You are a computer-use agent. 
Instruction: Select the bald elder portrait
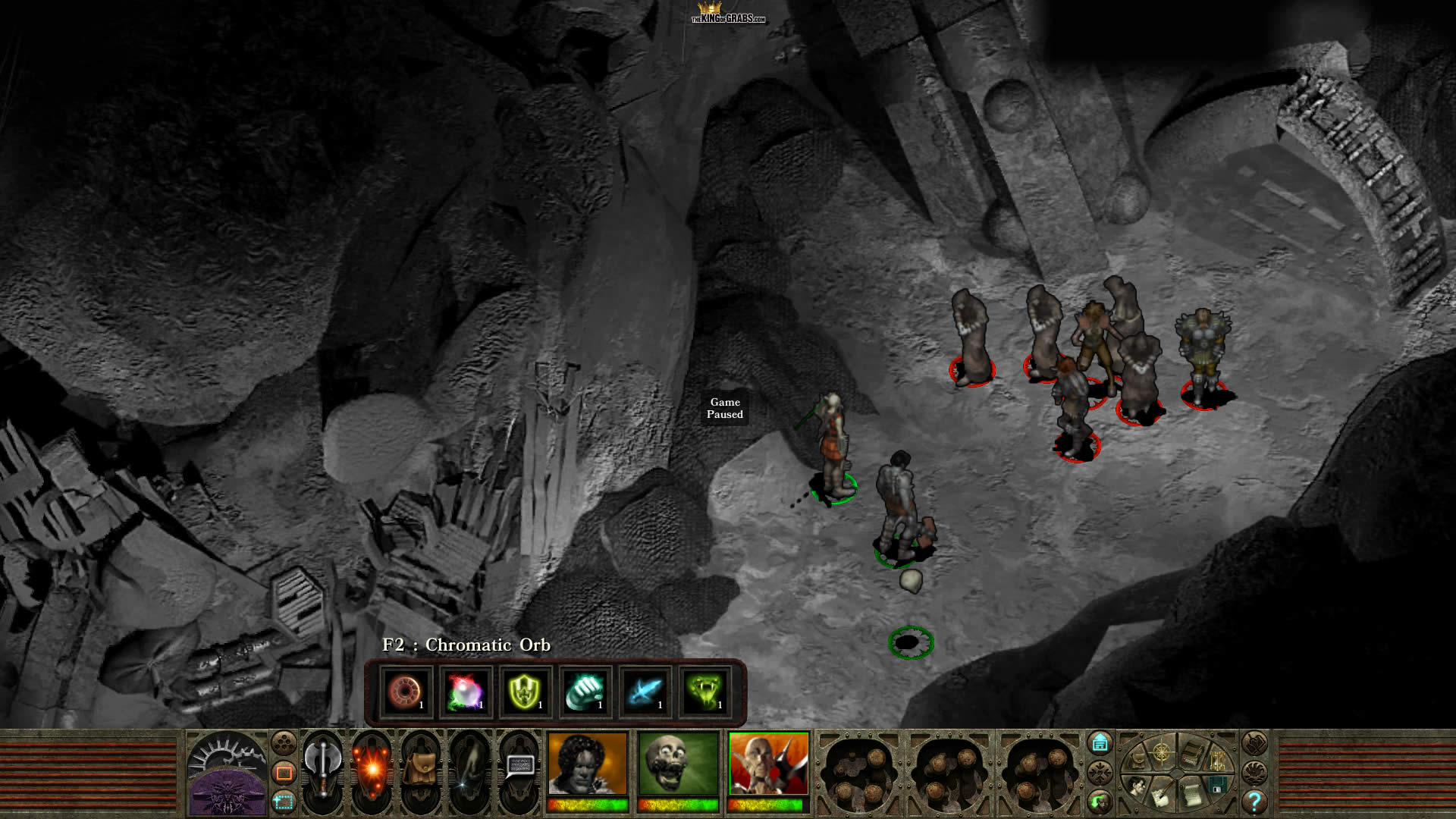click(768, 763)
